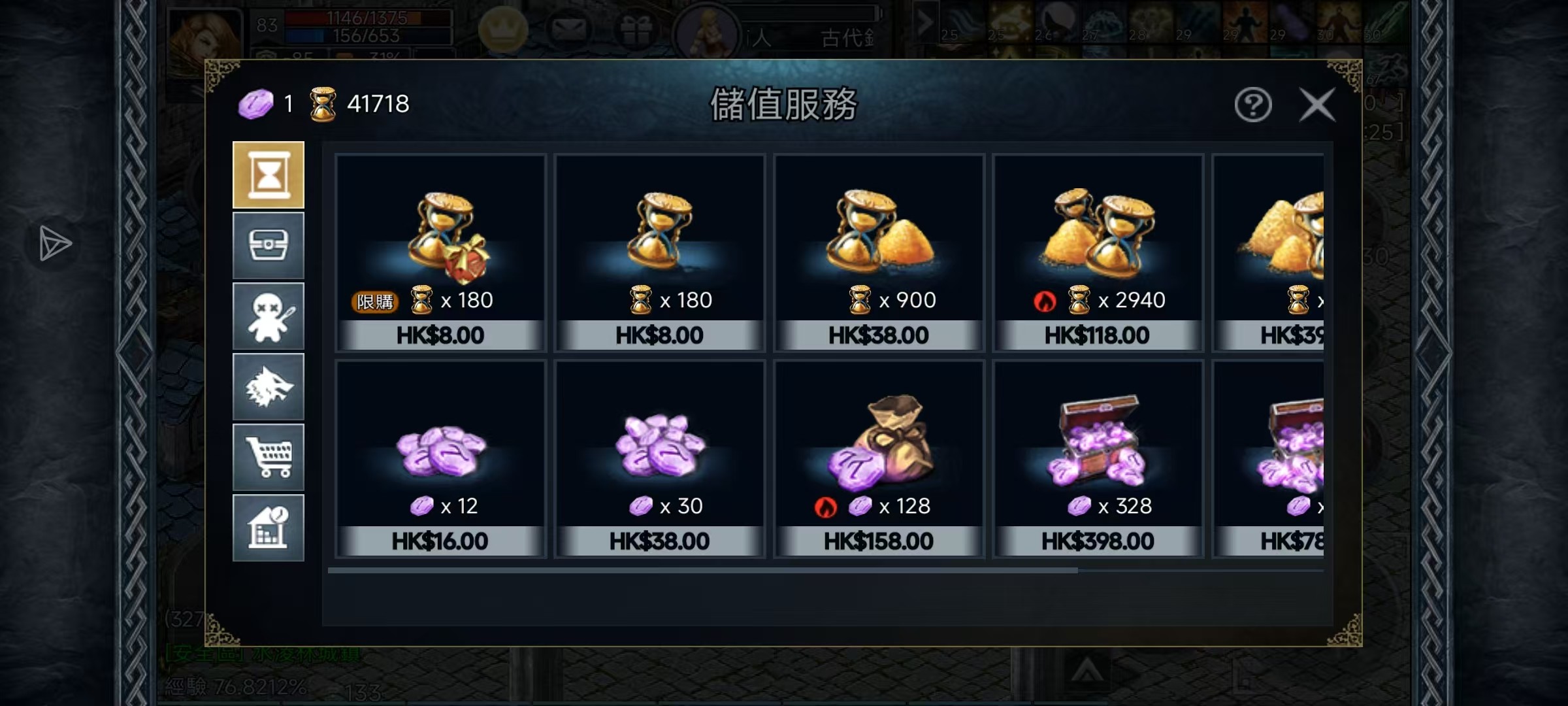The image size is (1568, 706).
Task: Open the voodoo doll category tab
Action: (269, 316)
